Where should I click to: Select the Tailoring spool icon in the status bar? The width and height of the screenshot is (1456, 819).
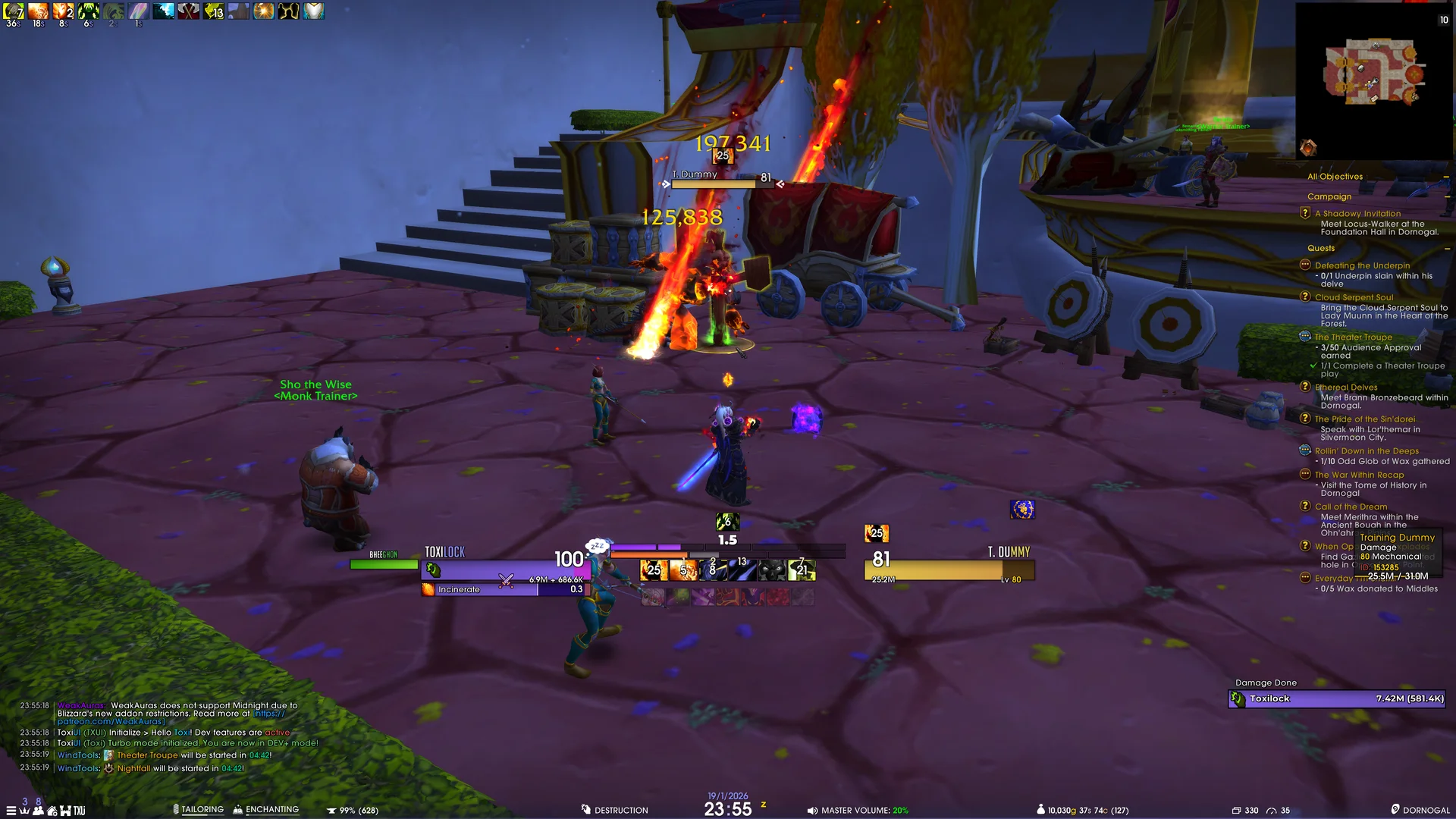[x=176, y=809]
